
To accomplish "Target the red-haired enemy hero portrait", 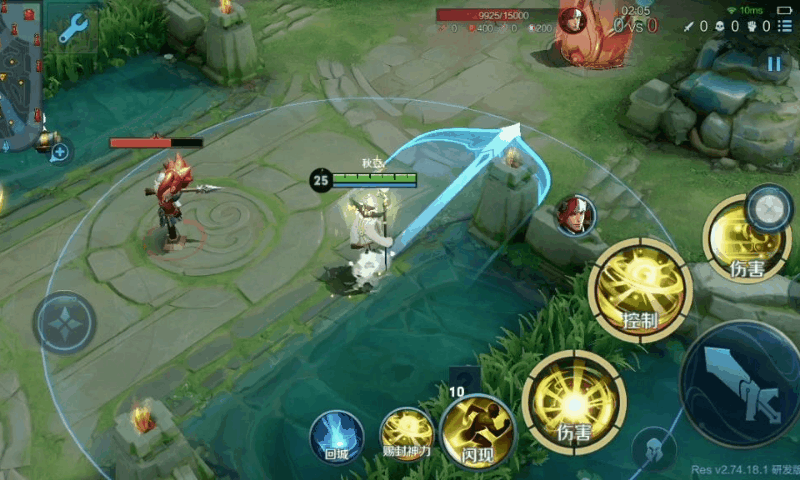I will pos(576,215).
